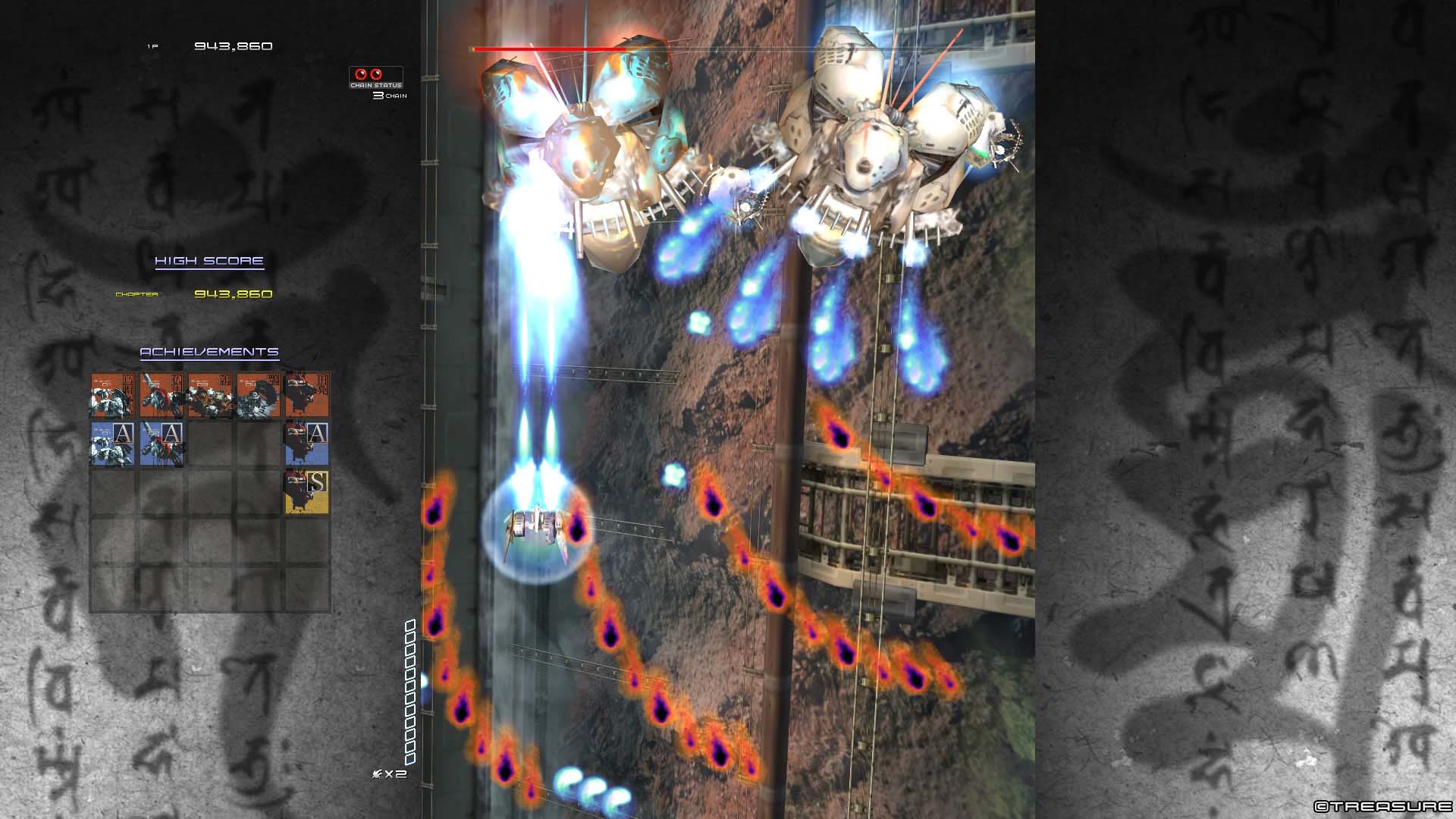Toggle the right red chain status orb
1456x819 pixels.
(376, 74)
